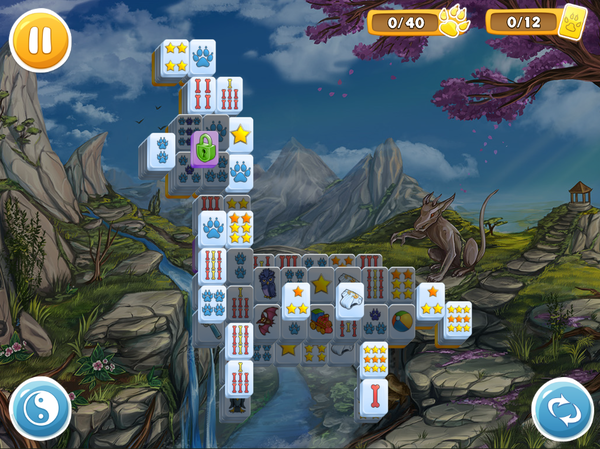The width and height of the screenshot is (600, 449).
Task: Choose the toy train tile
Action: (x=319, y=324)
